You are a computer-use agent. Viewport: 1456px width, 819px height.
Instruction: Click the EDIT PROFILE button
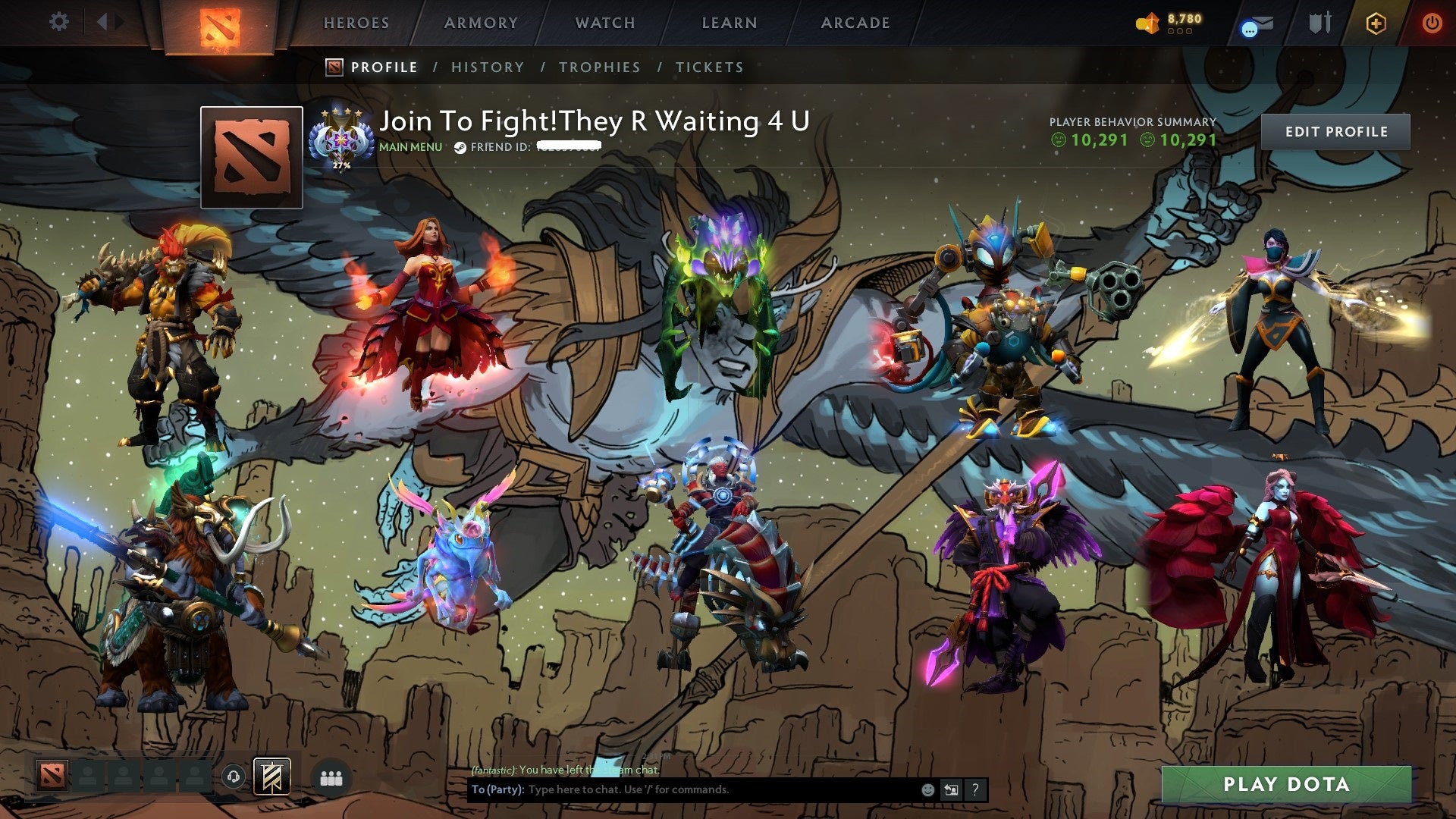(1335, 130)
